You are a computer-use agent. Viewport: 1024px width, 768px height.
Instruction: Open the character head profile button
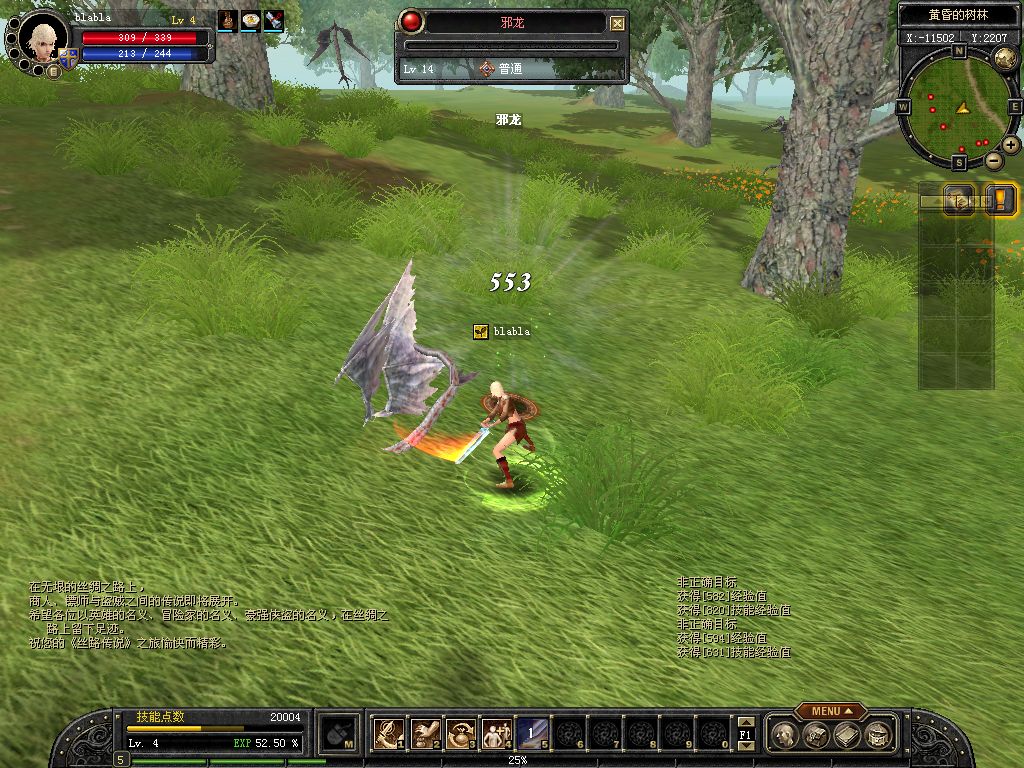786,735
